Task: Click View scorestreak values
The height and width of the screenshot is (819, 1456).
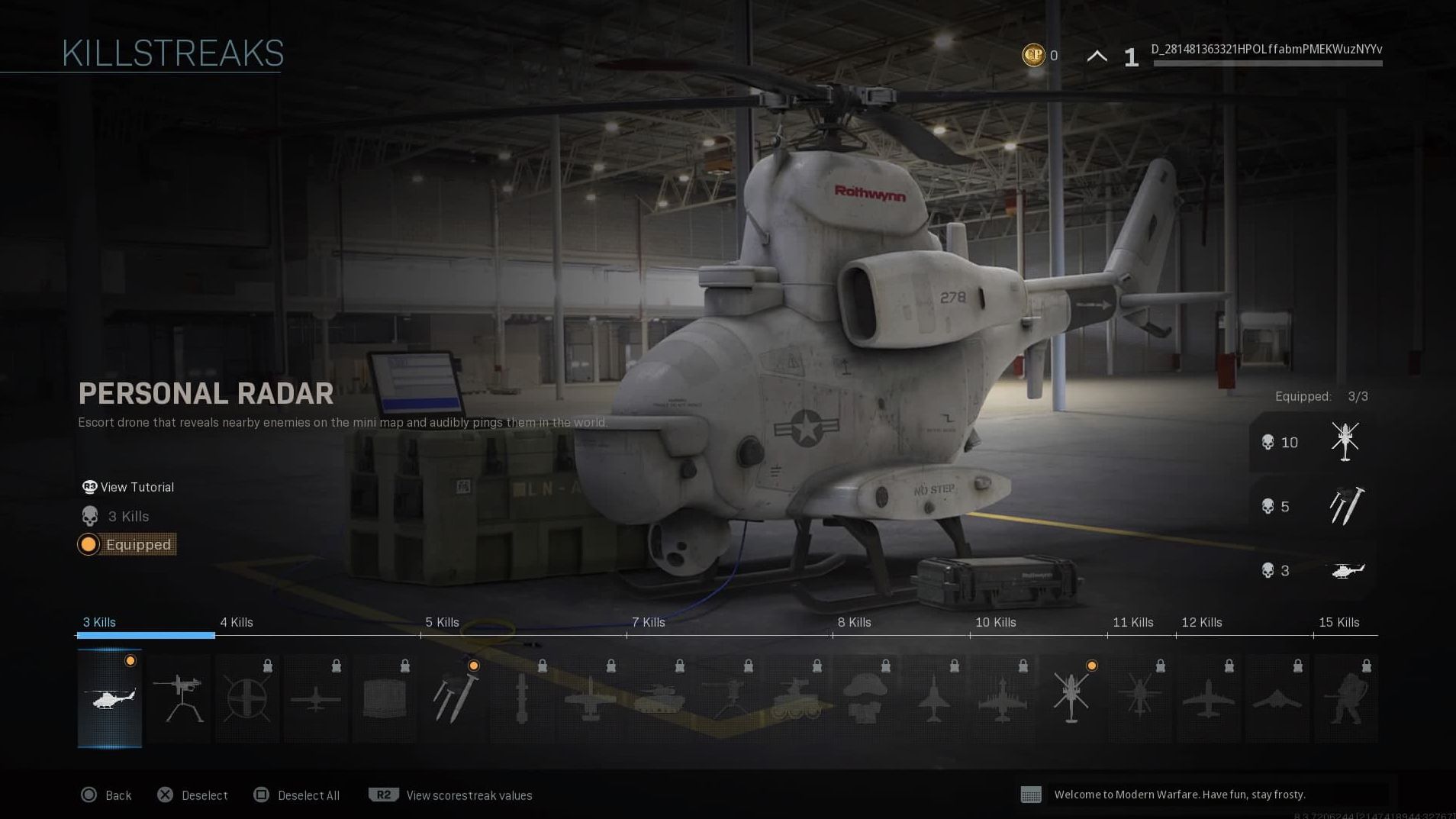Action: tap(468, 795)
